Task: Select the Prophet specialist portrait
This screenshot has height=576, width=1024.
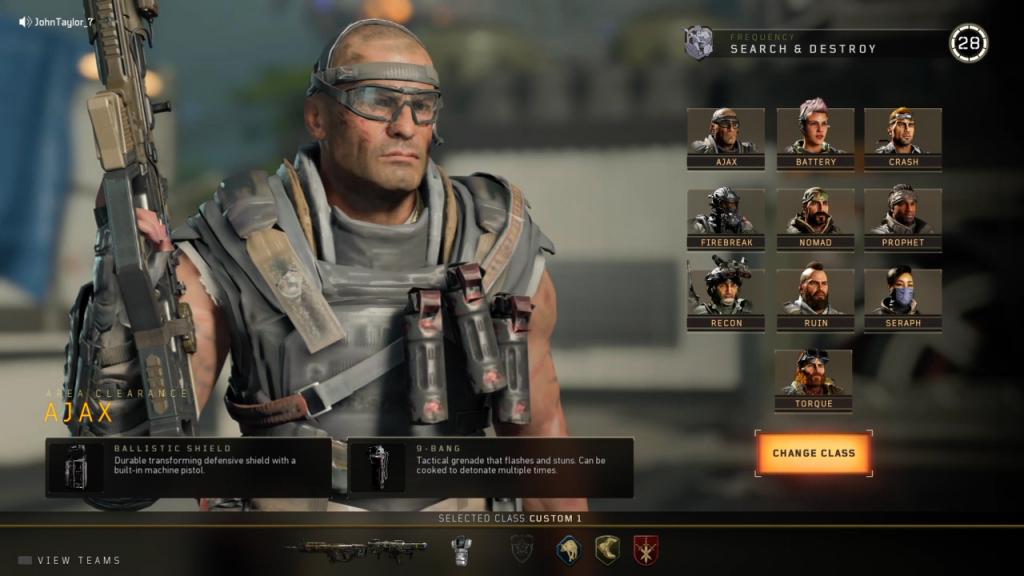Action: pos(902,218)
